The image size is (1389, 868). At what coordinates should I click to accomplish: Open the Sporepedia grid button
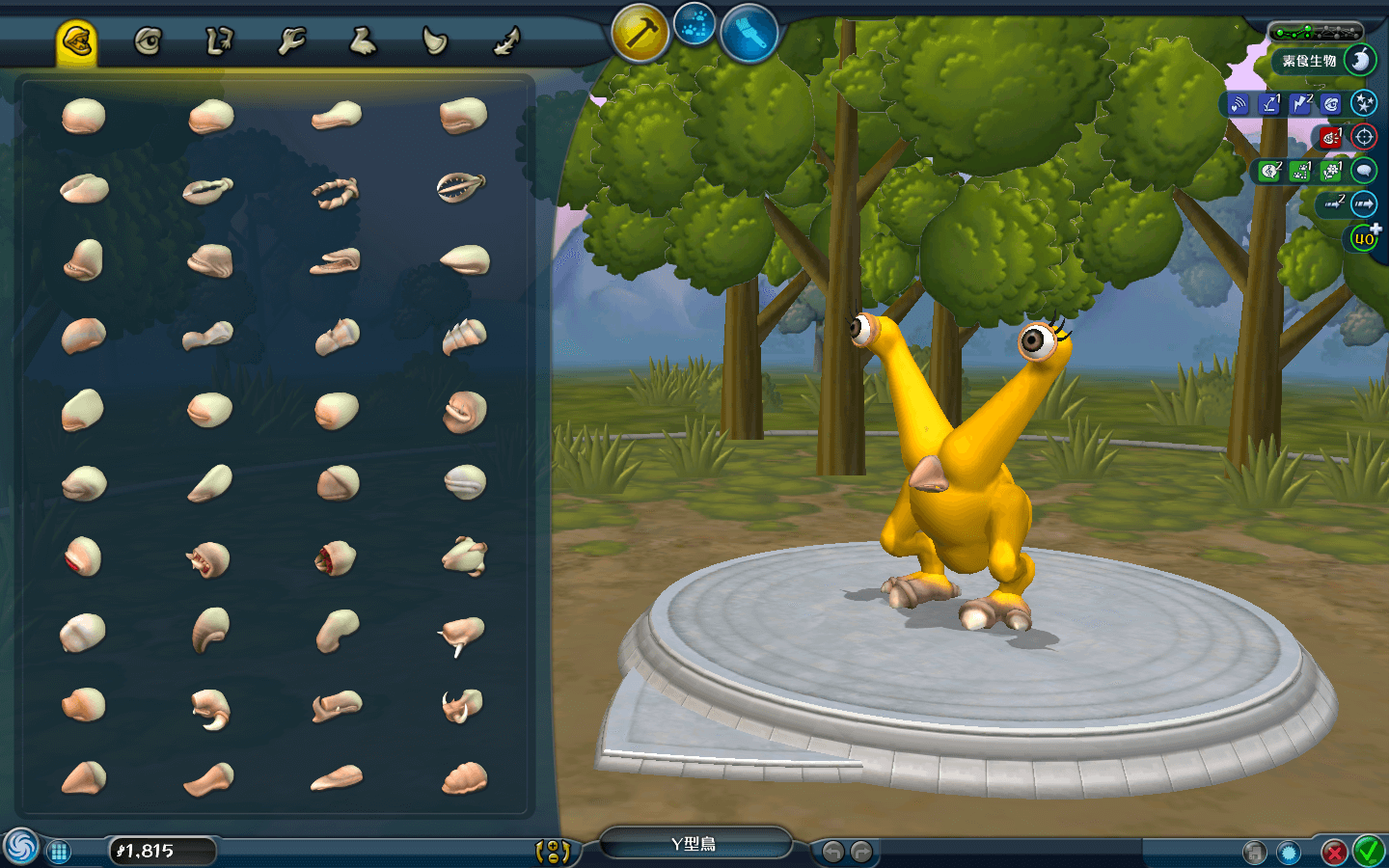pyautogui.click(x=59, y=851)
